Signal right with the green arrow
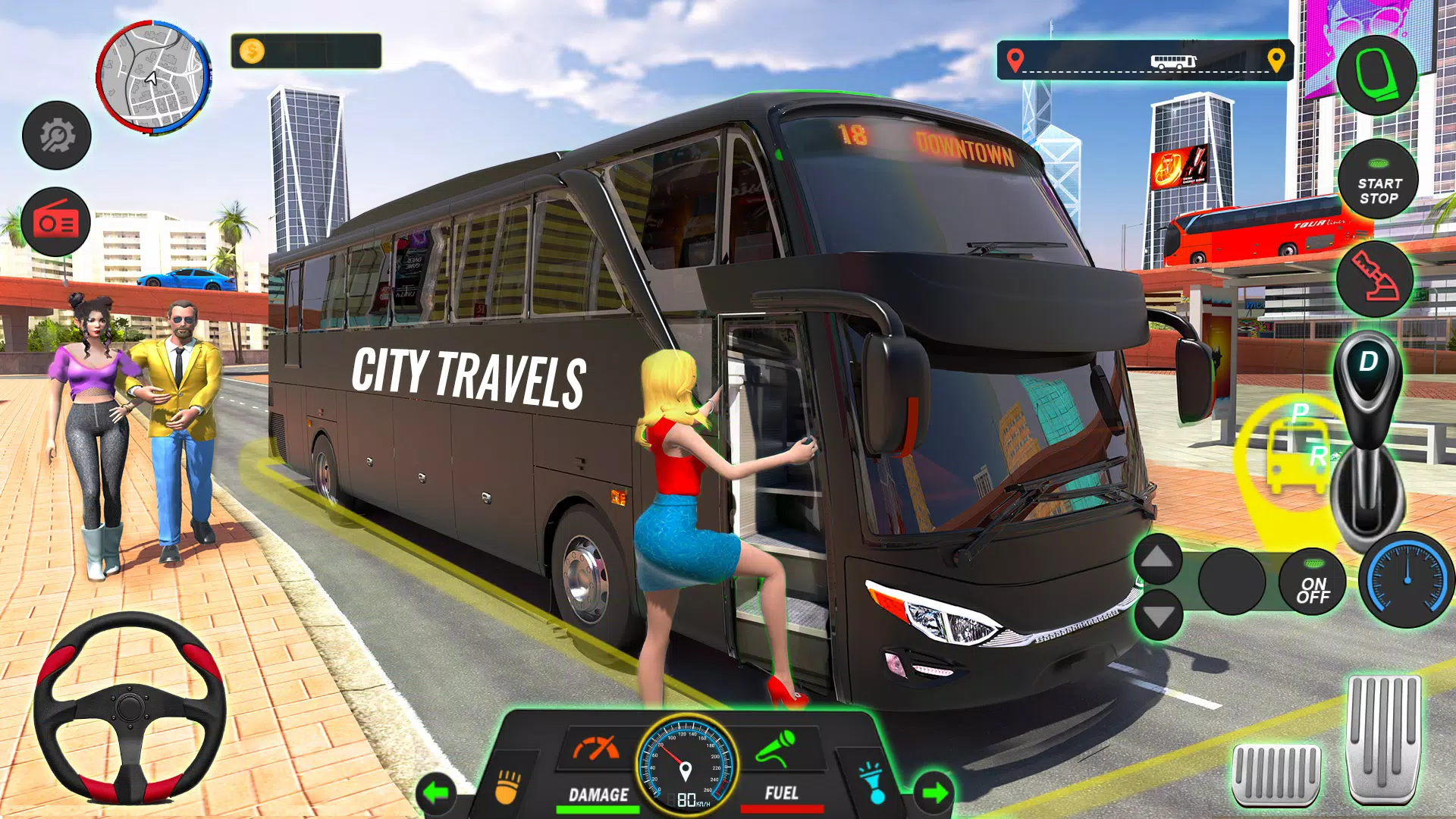Screen dimensions: 1456x819 [934, 793]
